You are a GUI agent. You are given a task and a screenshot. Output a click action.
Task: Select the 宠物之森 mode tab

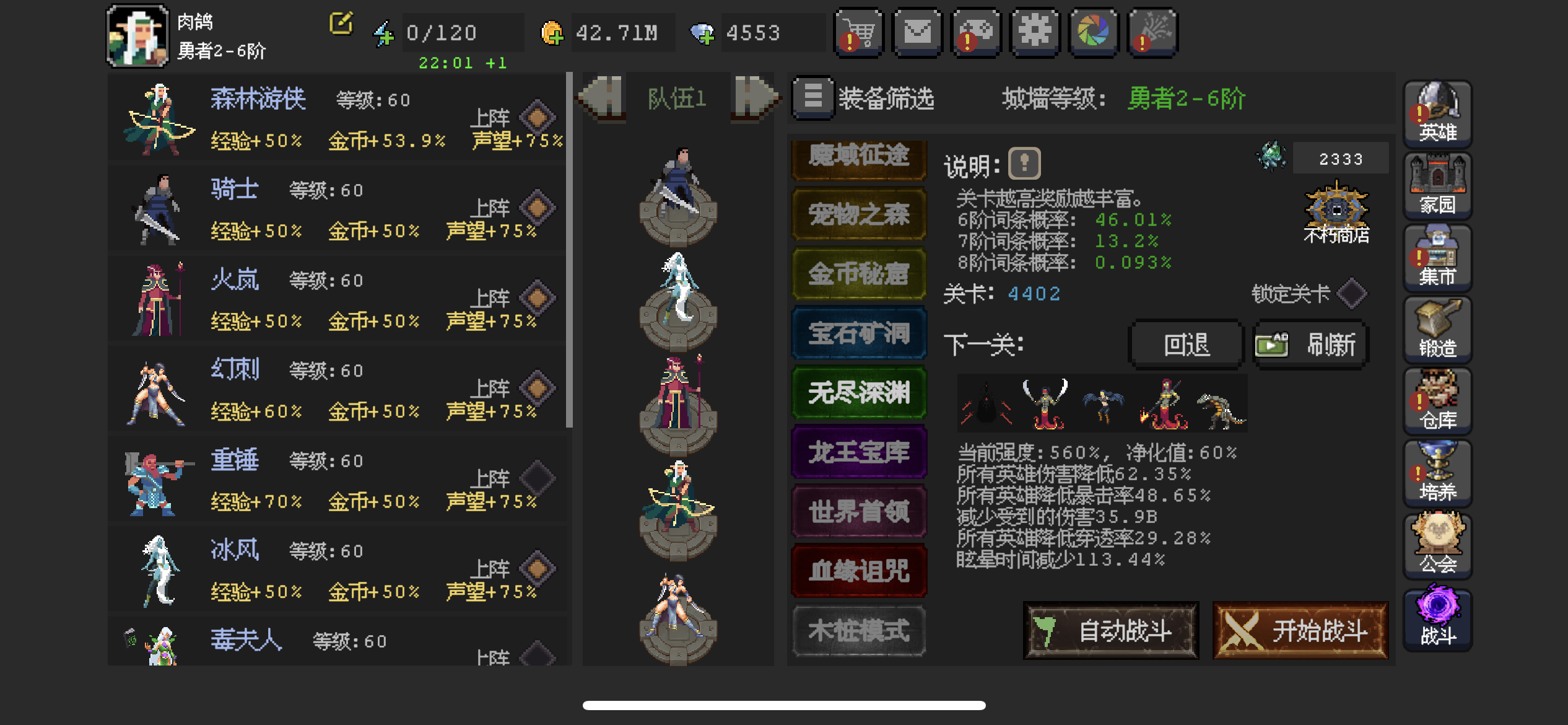pos(858,214)
